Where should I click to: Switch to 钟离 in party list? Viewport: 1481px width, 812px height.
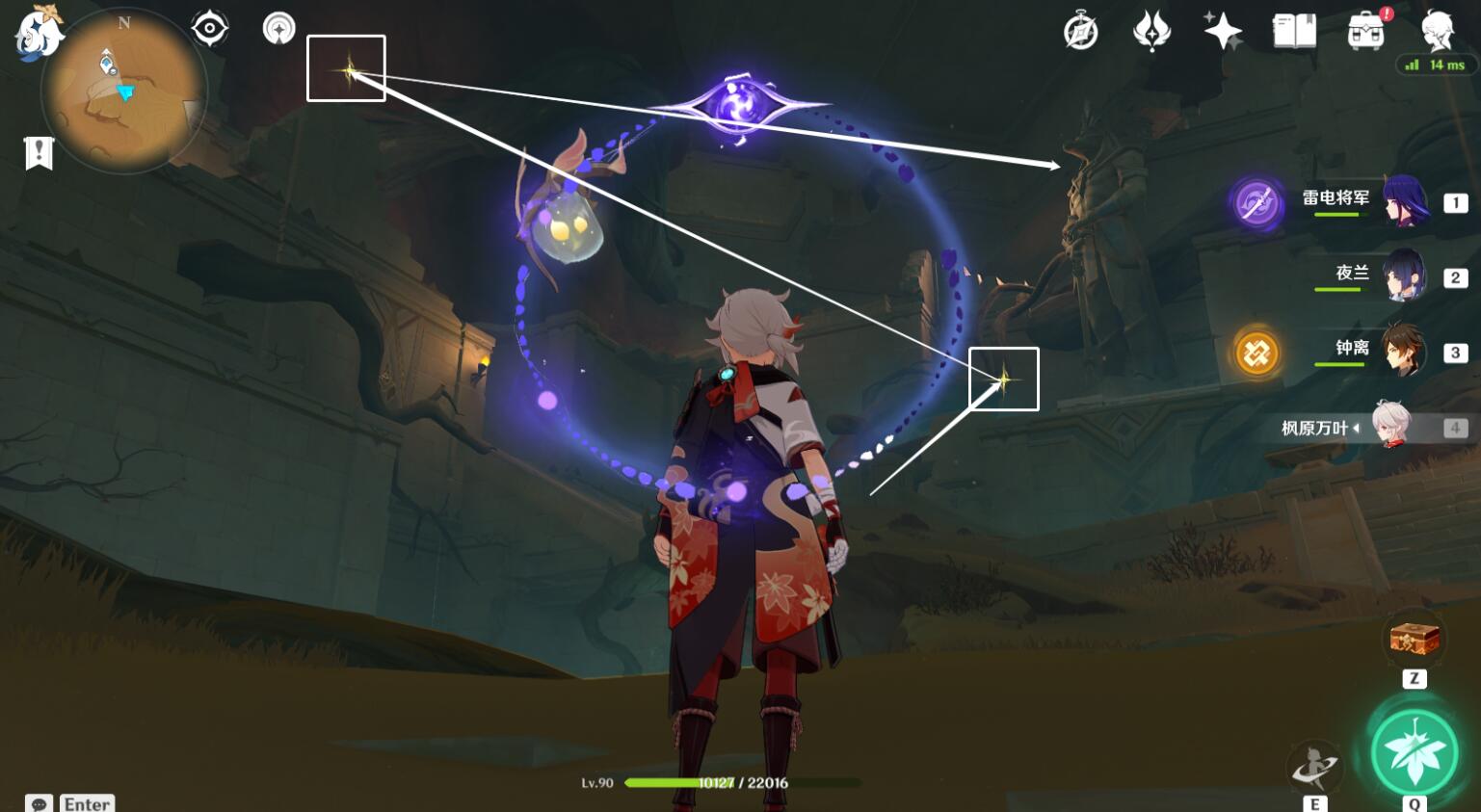coord(1368,351)
